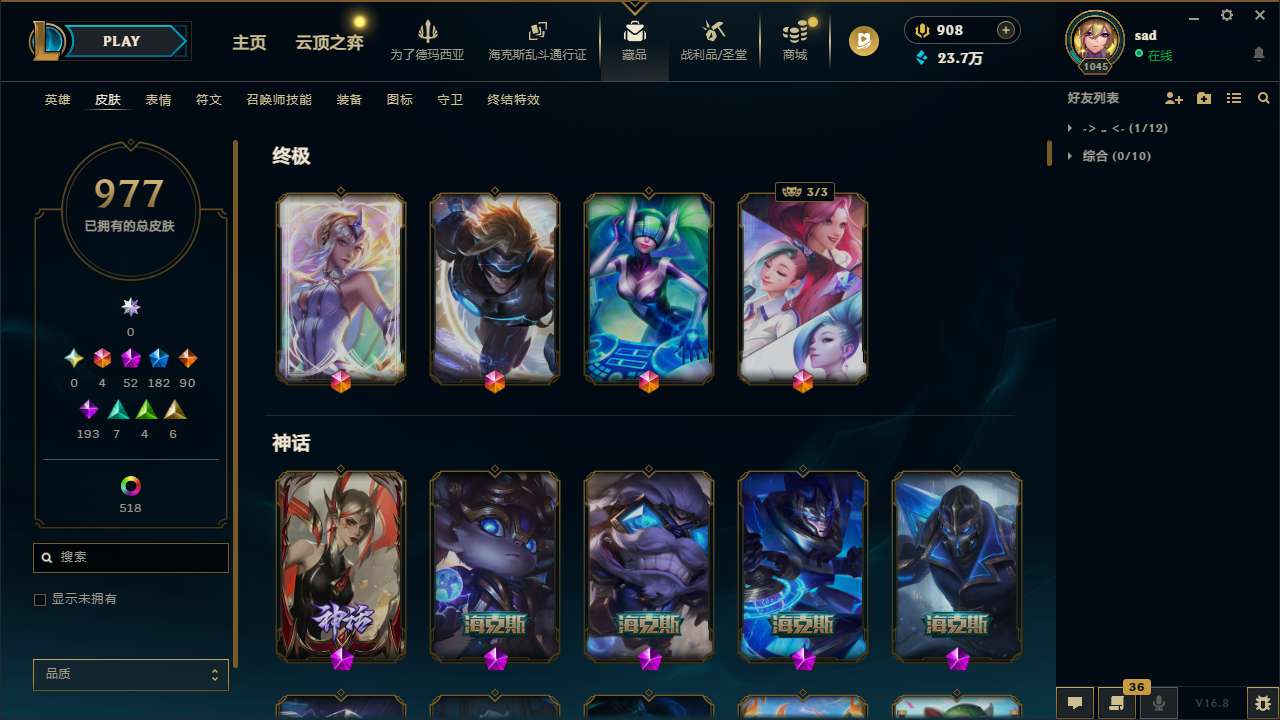
Task: Open the add friend icon in 好友列表
Action: (1174, 98)
